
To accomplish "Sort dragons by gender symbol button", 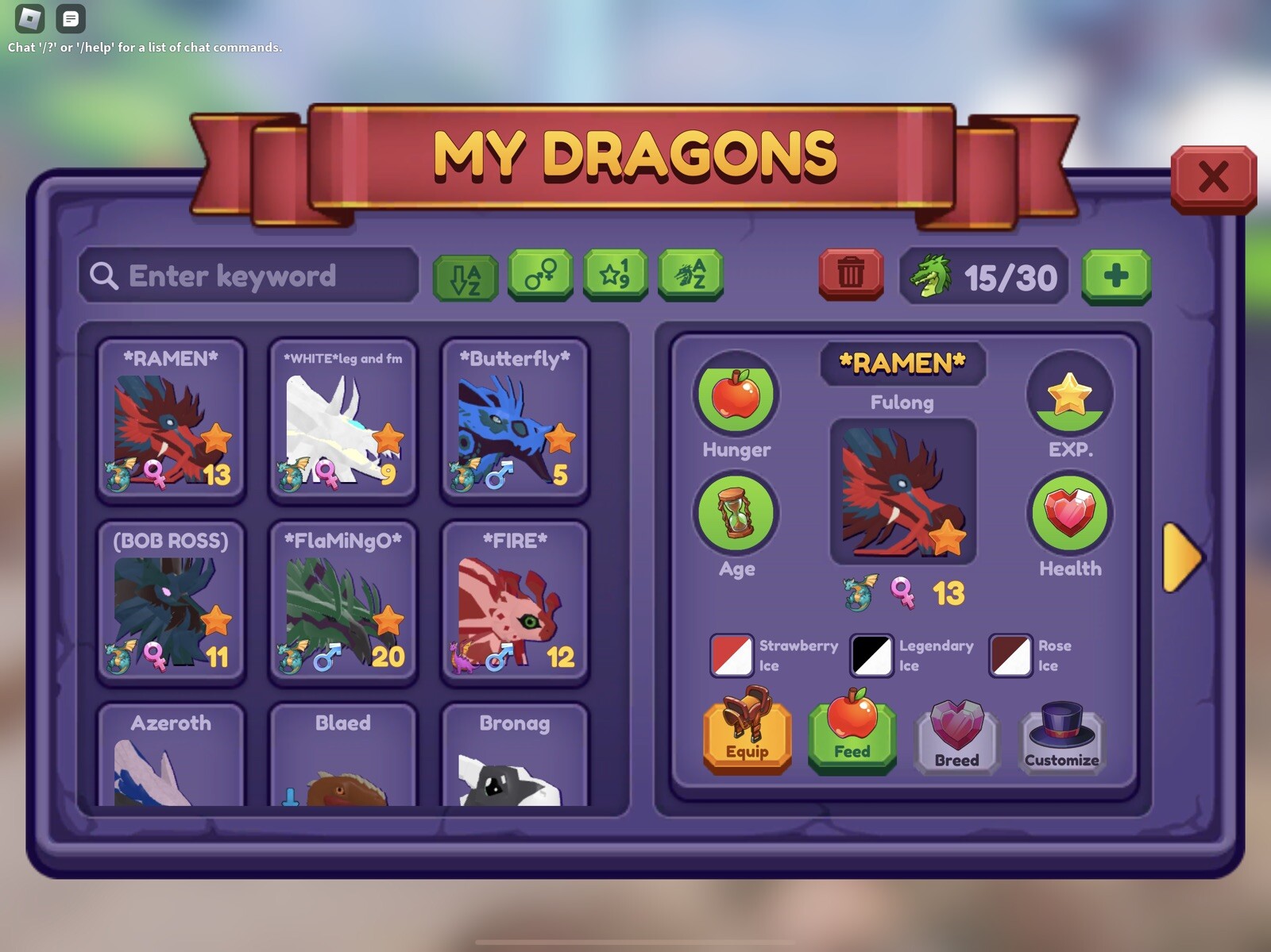I will pyautogui.click(x=540, y=275).
